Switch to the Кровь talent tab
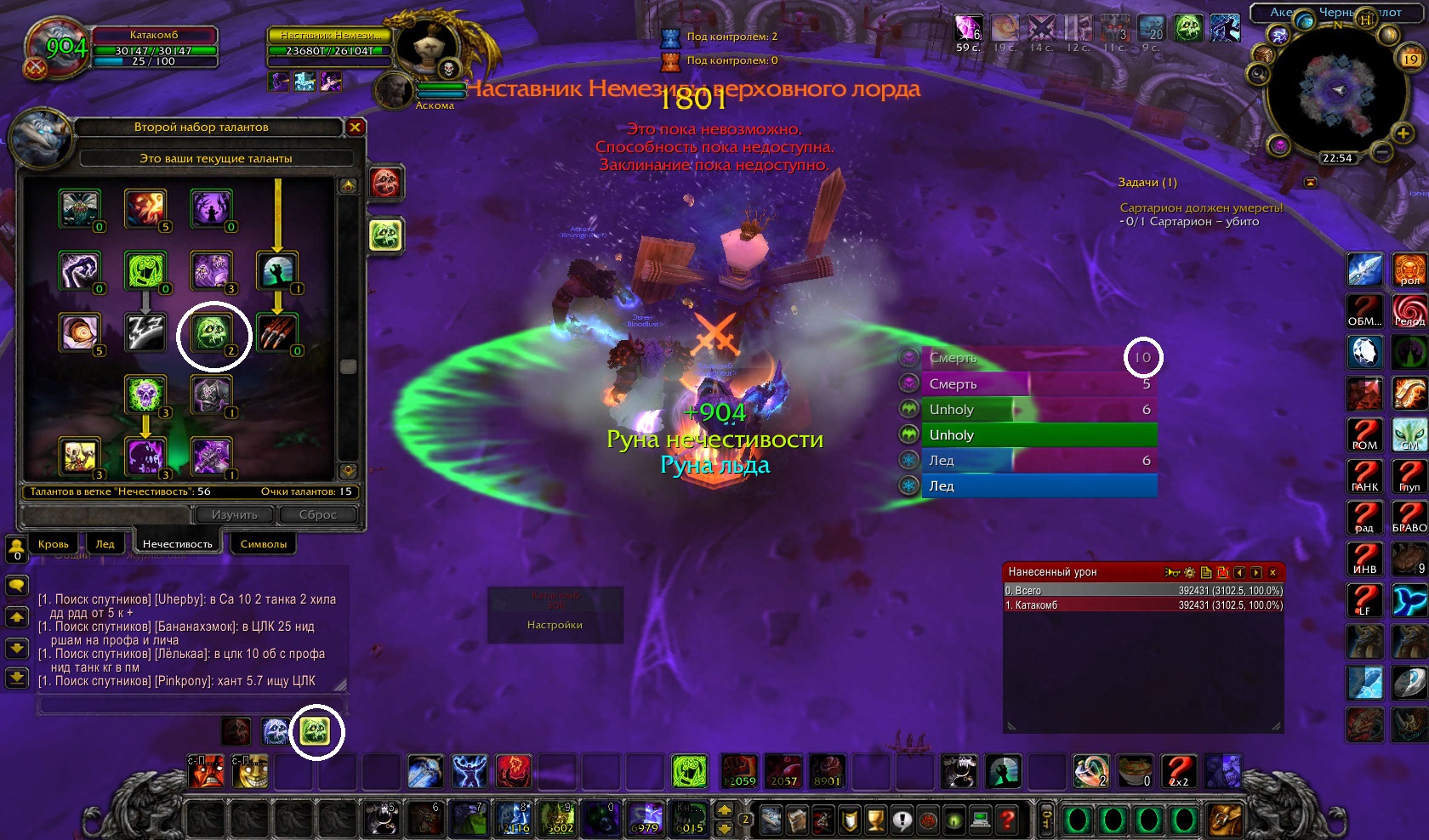The image size is (1429, 840). point(54,544)
